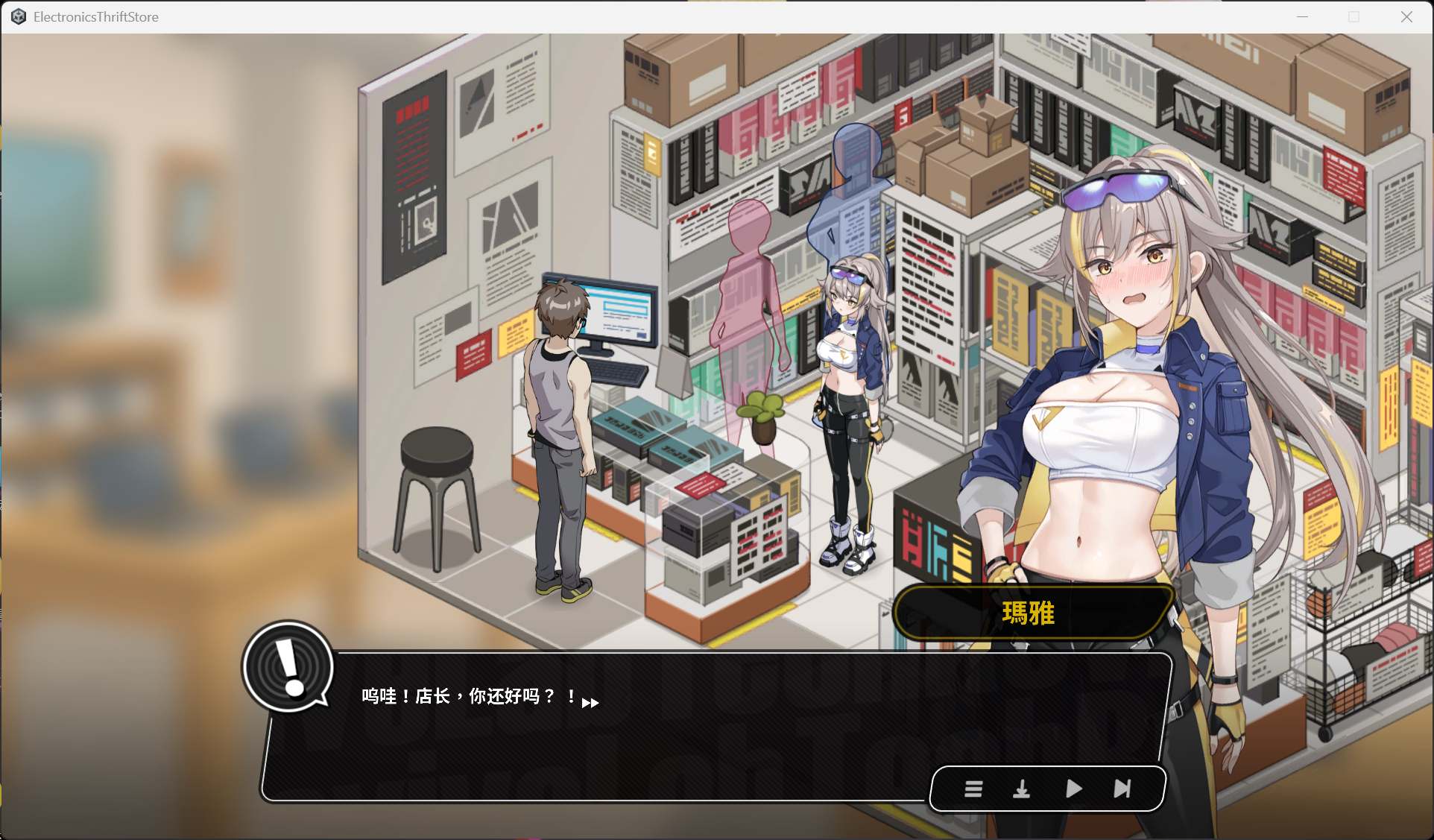Screen dimensions: 1434x840
Task: Close the ElectronicsThriftStore window
Action: (1406, 16)
